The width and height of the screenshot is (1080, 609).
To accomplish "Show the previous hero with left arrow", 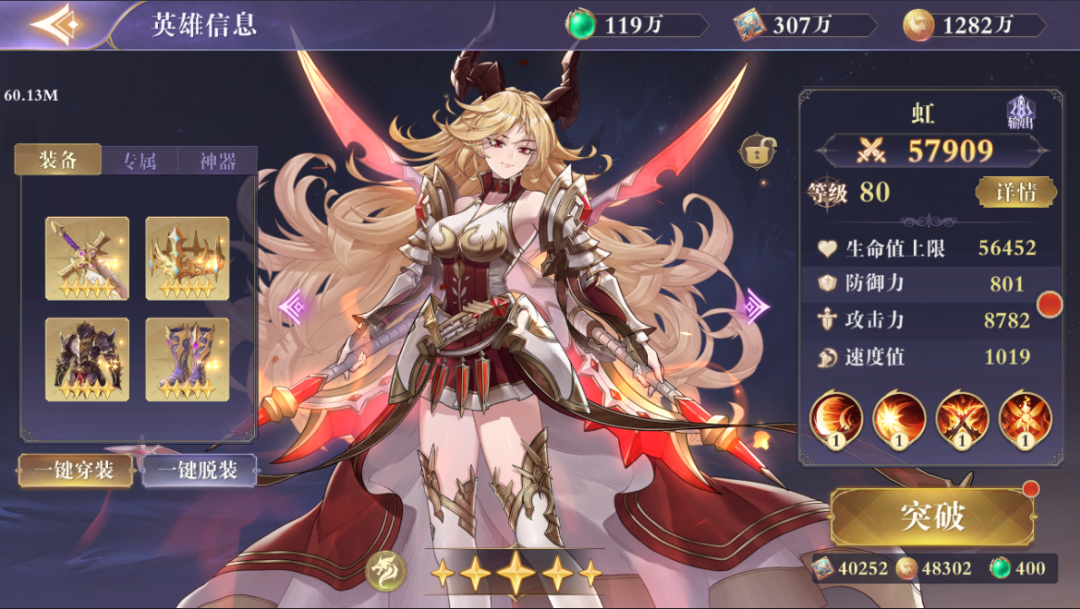I will pyautogui.click(x=294, y=305).
